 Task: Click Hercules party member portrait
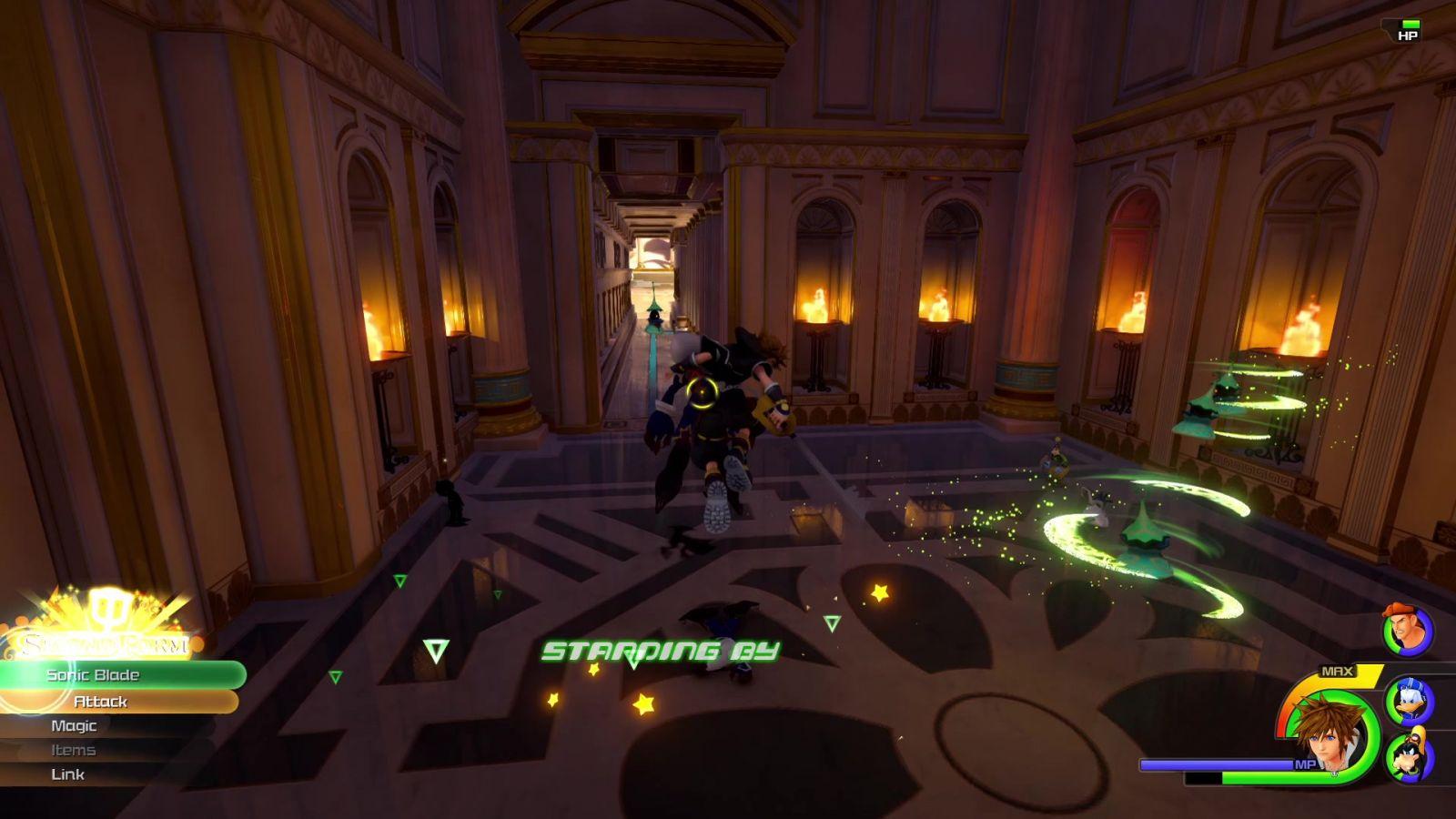pyautogui.click(x=1407, y=630)
